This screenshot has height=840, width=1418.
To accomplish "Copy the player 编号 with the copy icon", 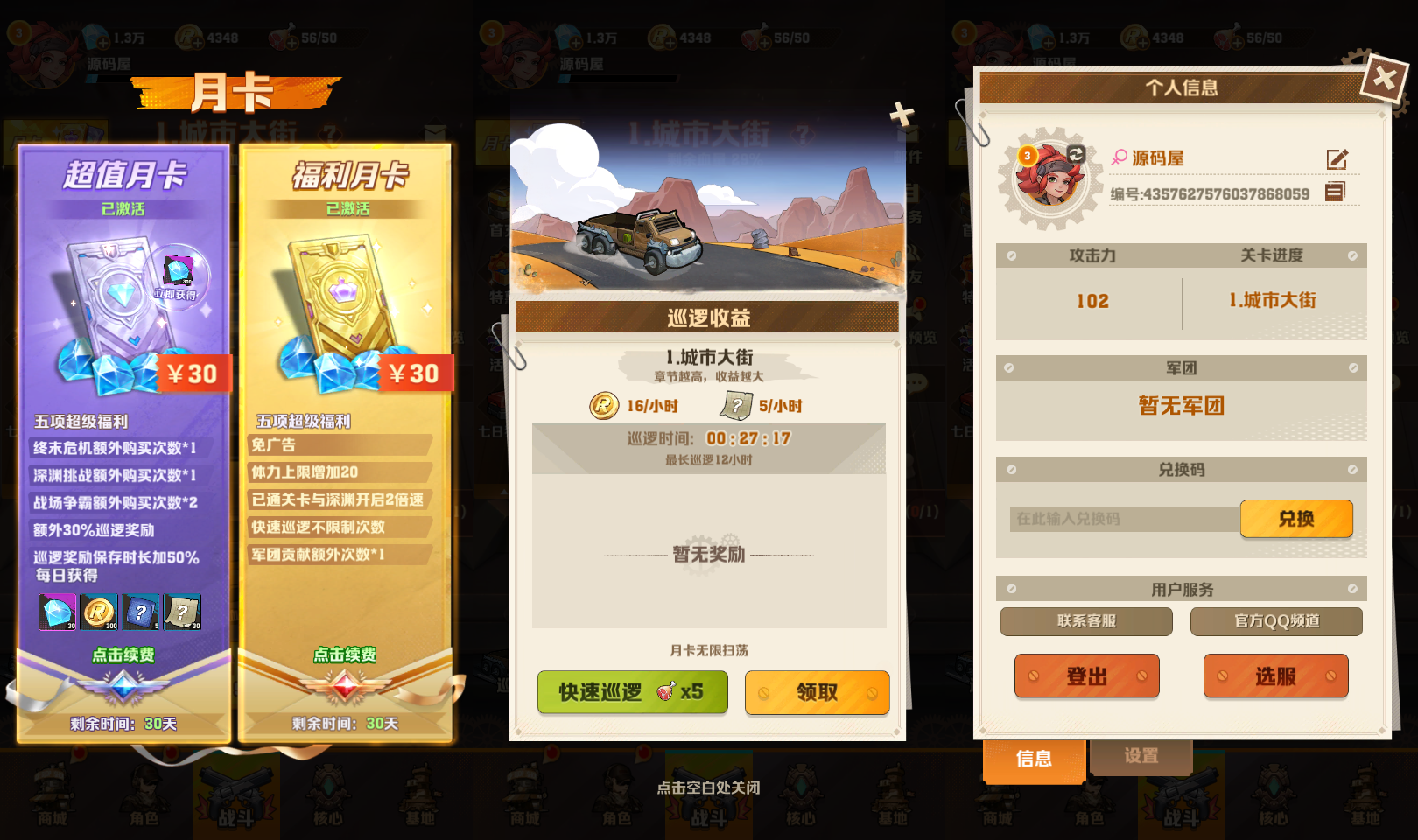I will tap(1337, 191).
